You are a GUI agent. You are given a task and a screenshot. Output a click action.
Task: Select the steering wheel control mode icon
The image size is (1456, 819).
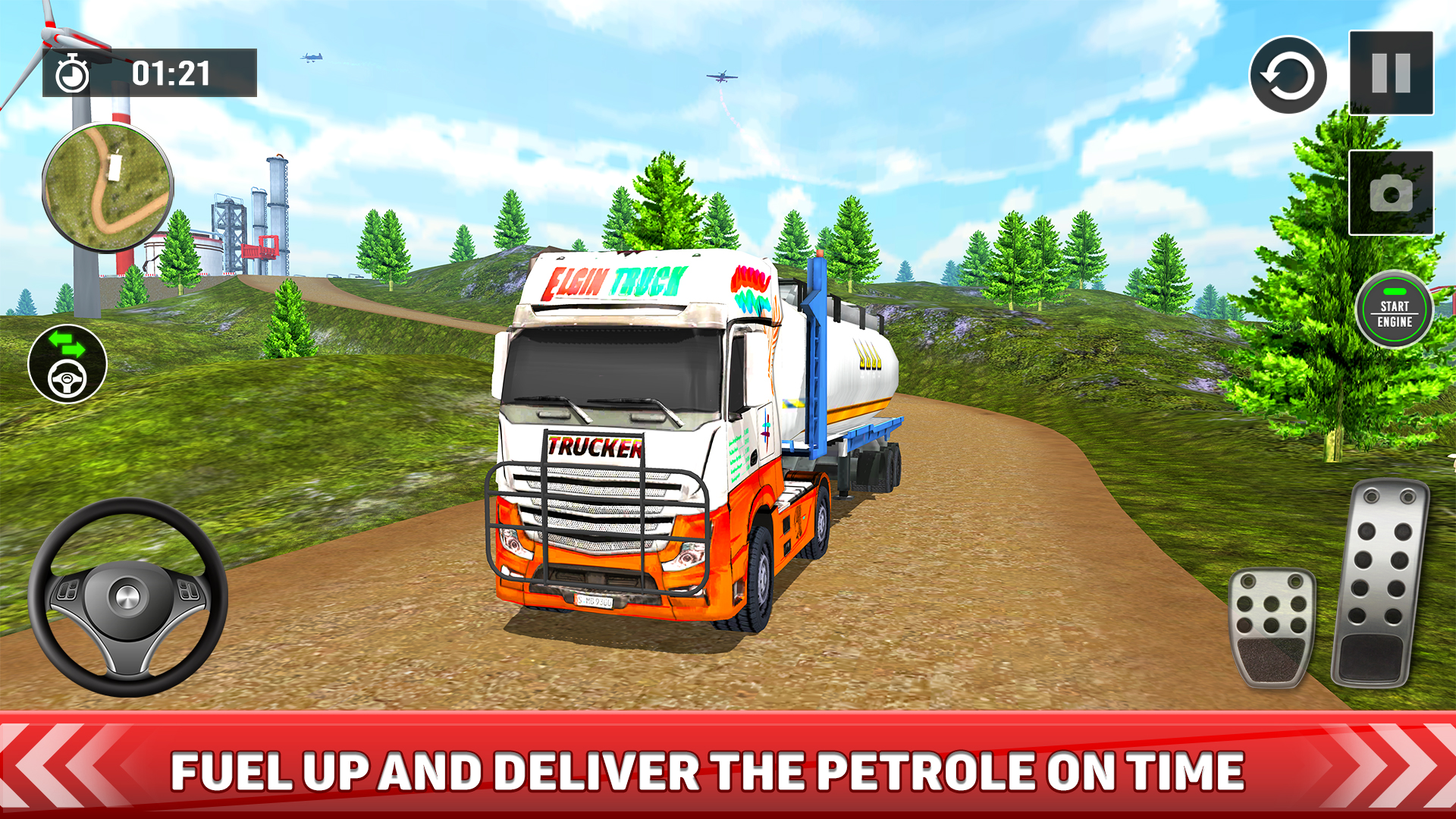(x=68, y=377)
